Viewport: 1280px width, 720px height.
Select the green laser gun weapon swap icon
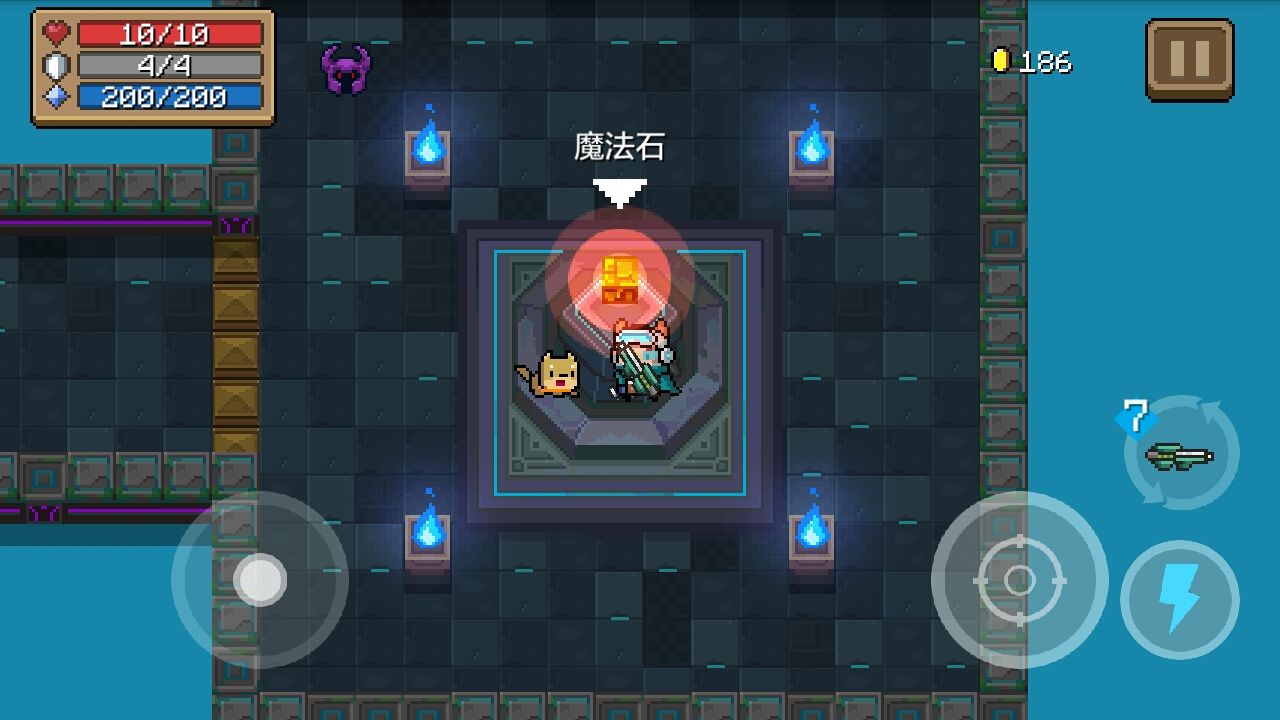[x=1180, y=458]
